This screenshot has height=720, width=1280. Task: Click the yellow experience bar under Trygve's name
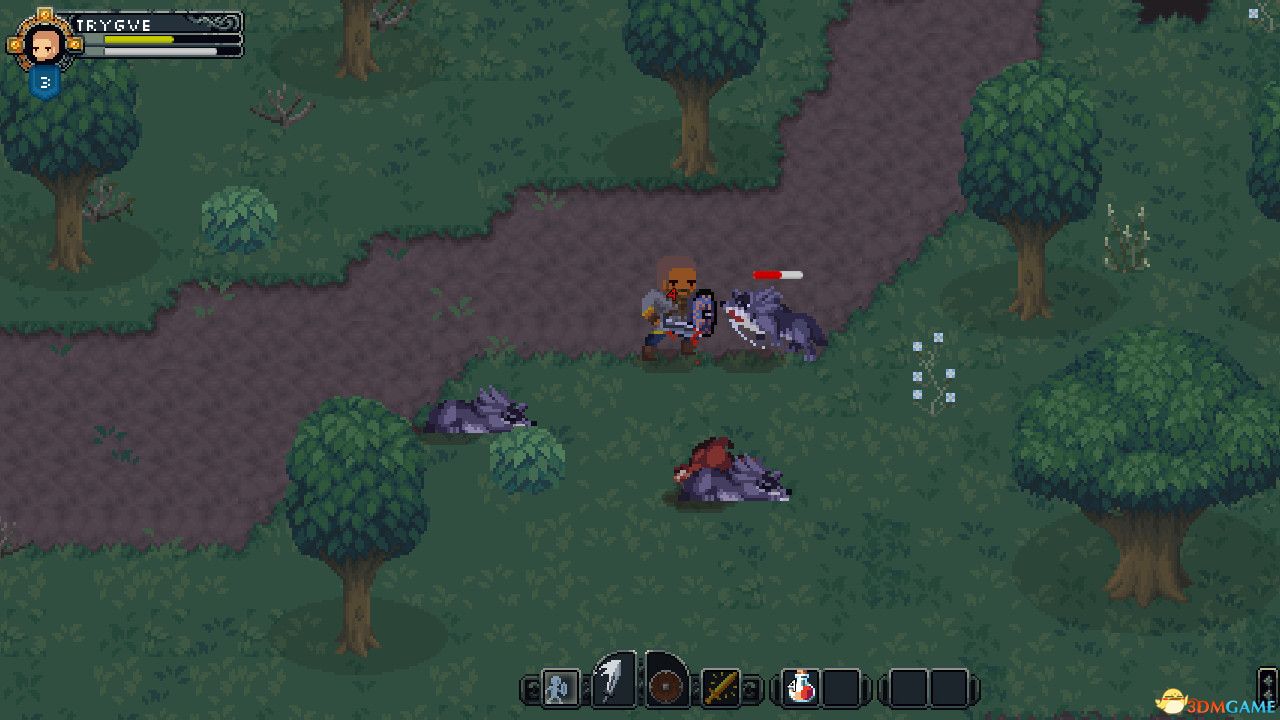138,40
